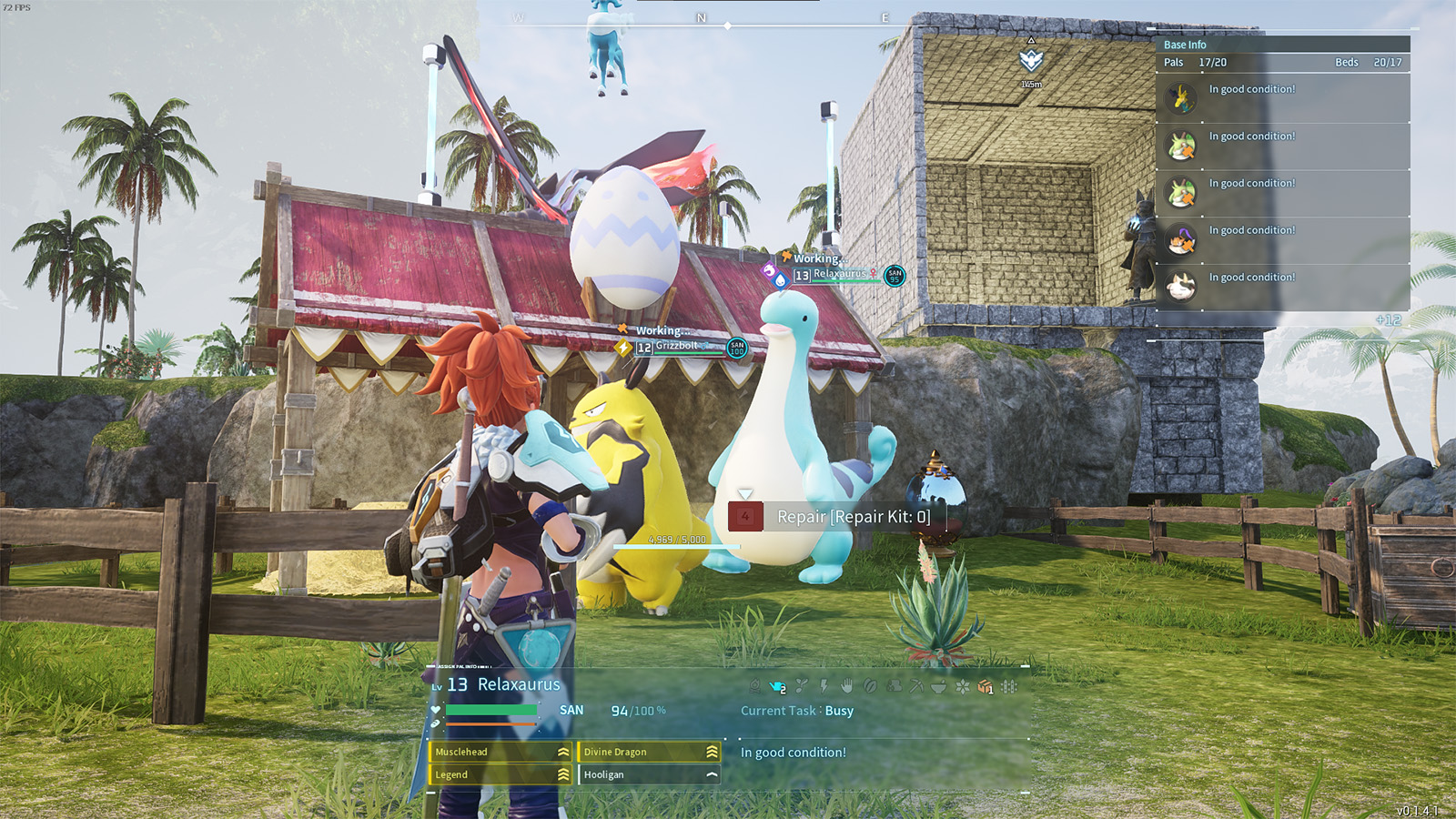Click the mining pickaxe work icon

click(x=916, y=687)
